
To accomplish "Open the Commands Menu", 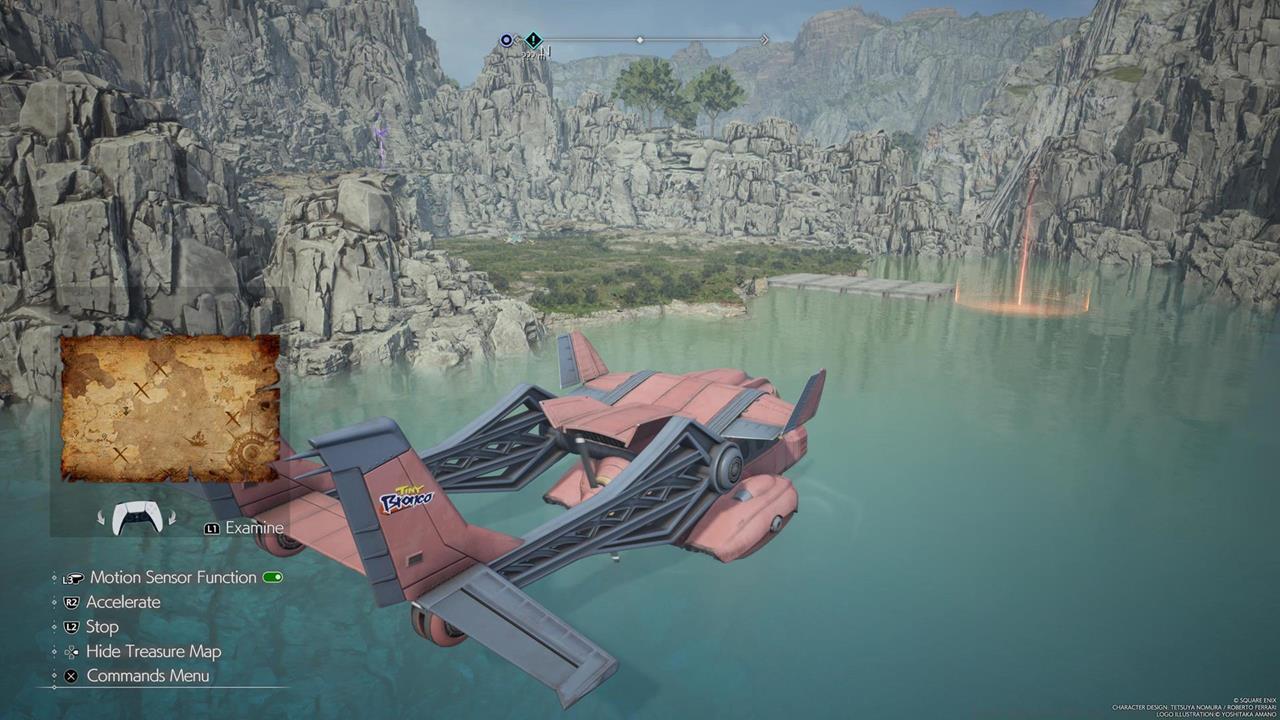I will (150, 676).
